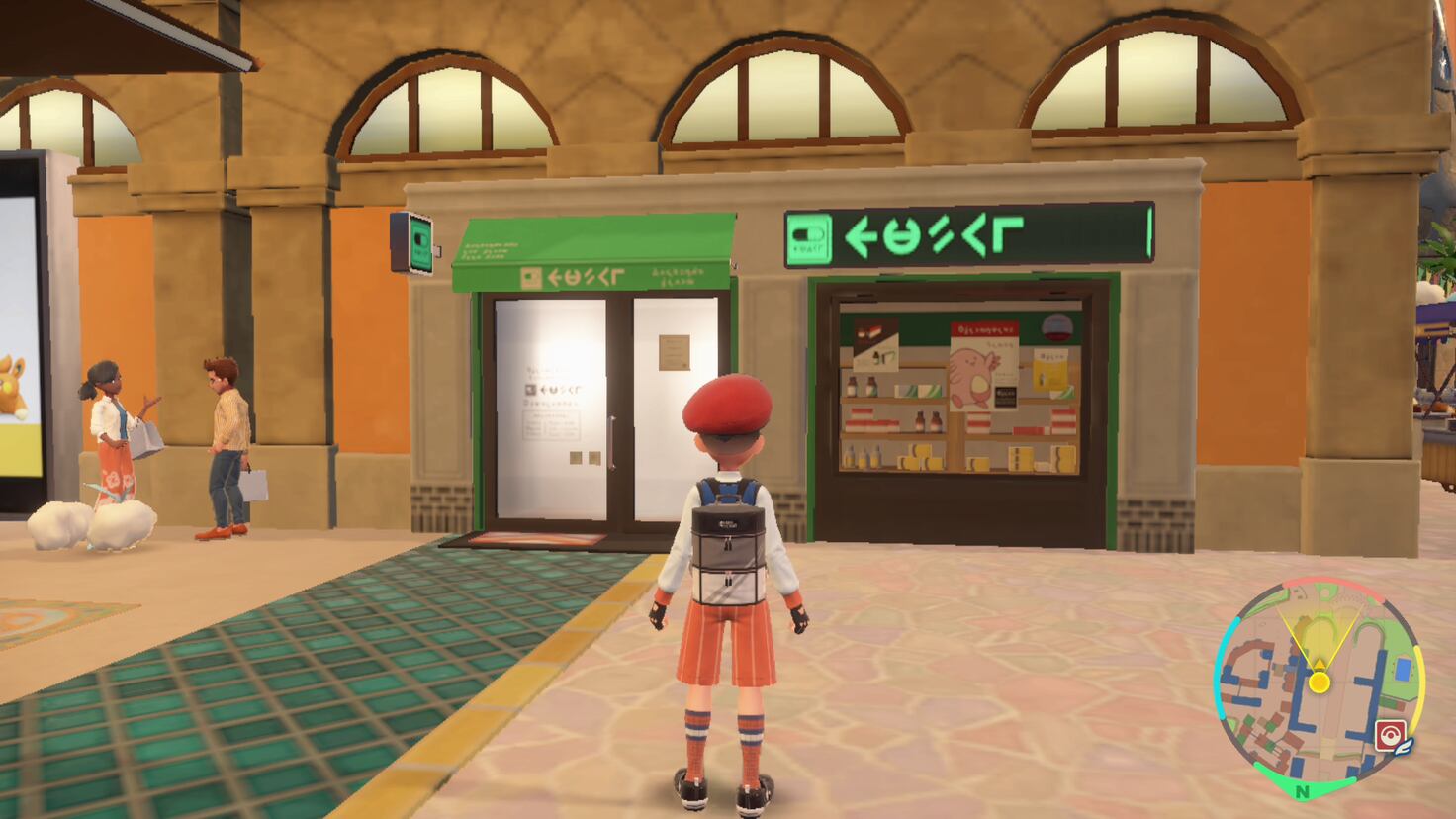
Task: Click the Poké Ball shop icon on the minimap
Action: pos(1389,735)
